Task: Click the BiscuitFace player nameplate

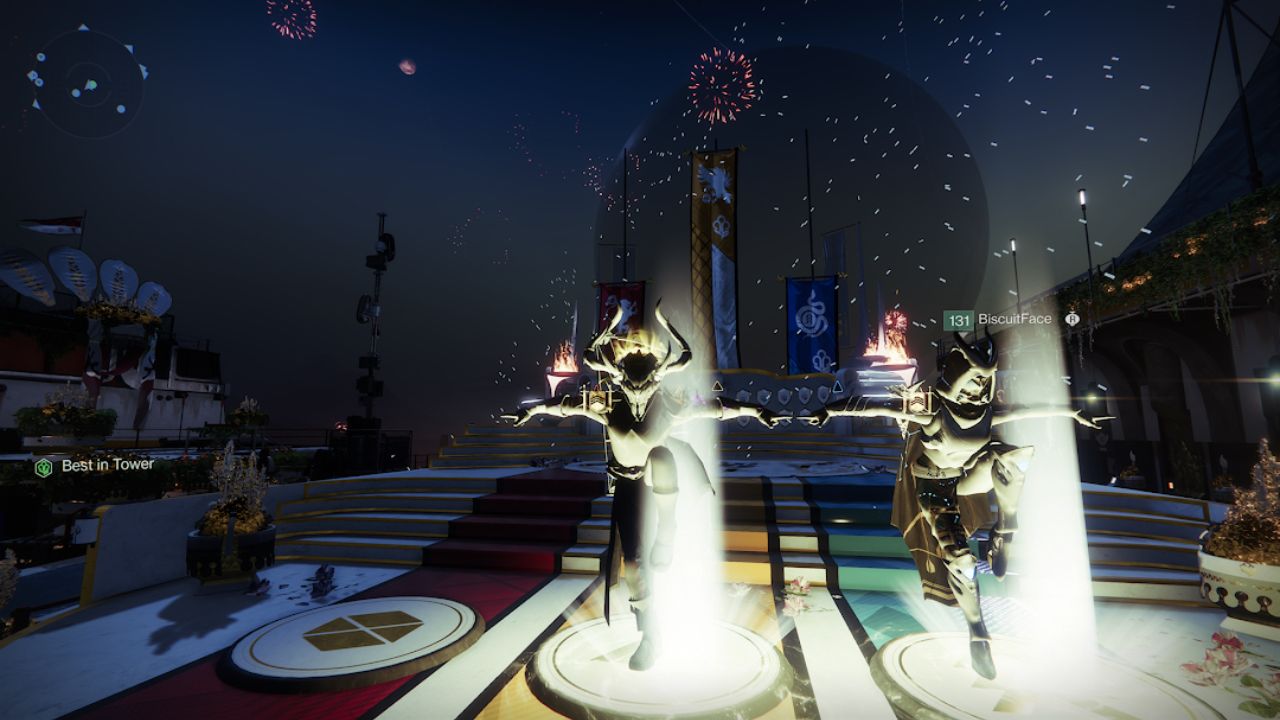Action: tap(1010, 320)
